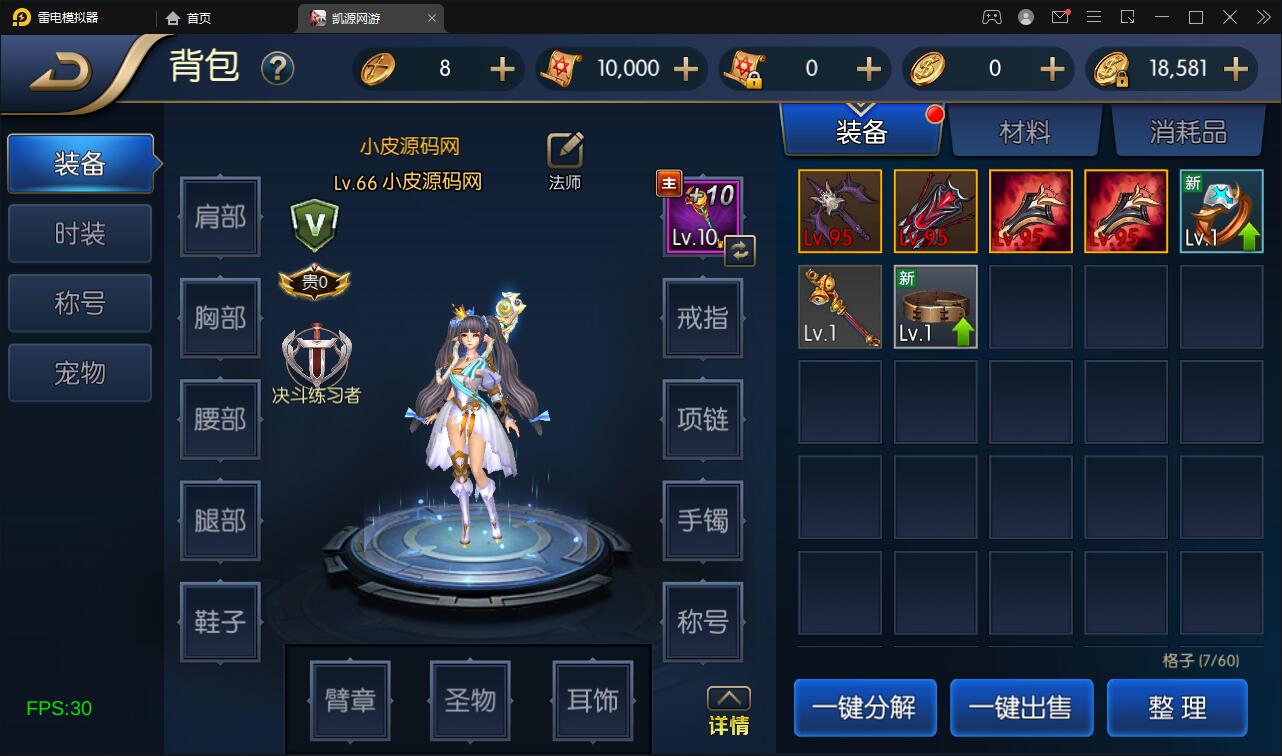The image size is (1282, 756).
Task: Tap the 贵0 nobility badge
Action: coord(317,283)
